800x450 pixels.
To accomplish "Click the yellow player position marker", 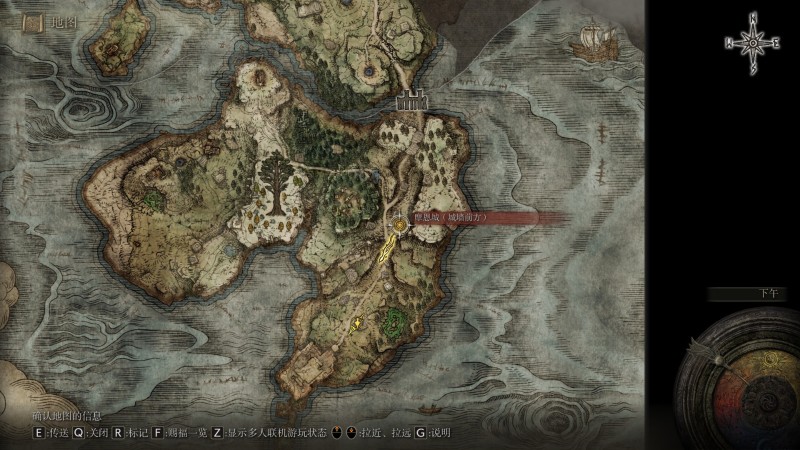I will pos(357,322).
